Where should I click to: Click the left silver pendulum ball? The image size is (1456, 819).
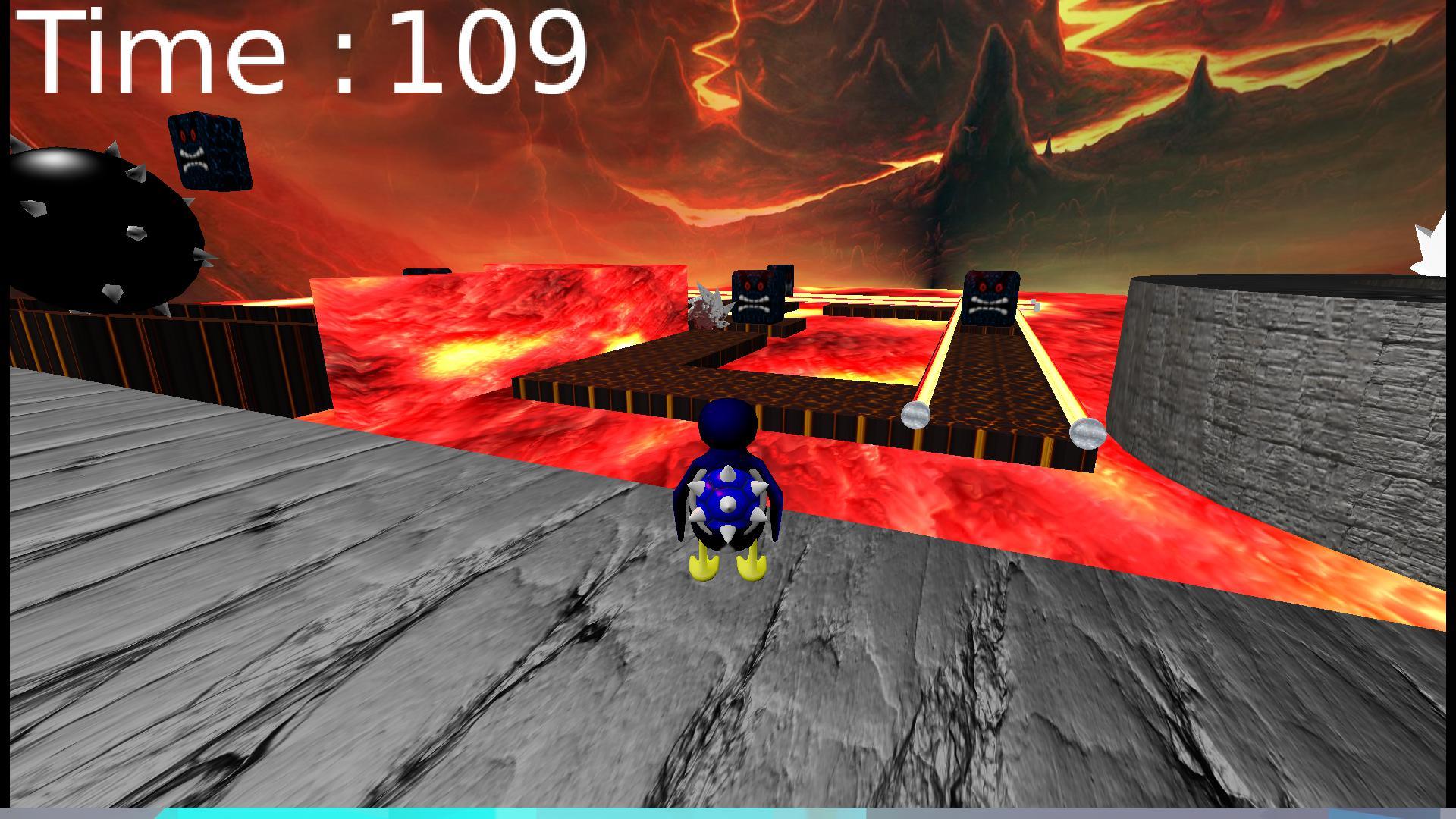click(x=914, y=416)
